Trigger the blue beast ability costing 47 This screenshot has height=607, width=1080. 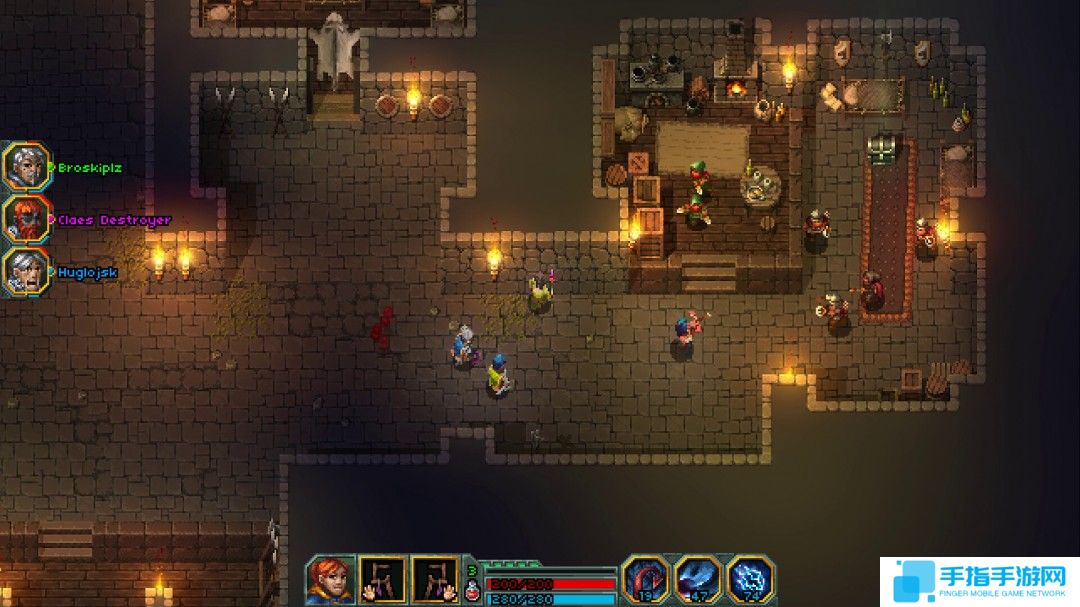(x=698, y=580)
